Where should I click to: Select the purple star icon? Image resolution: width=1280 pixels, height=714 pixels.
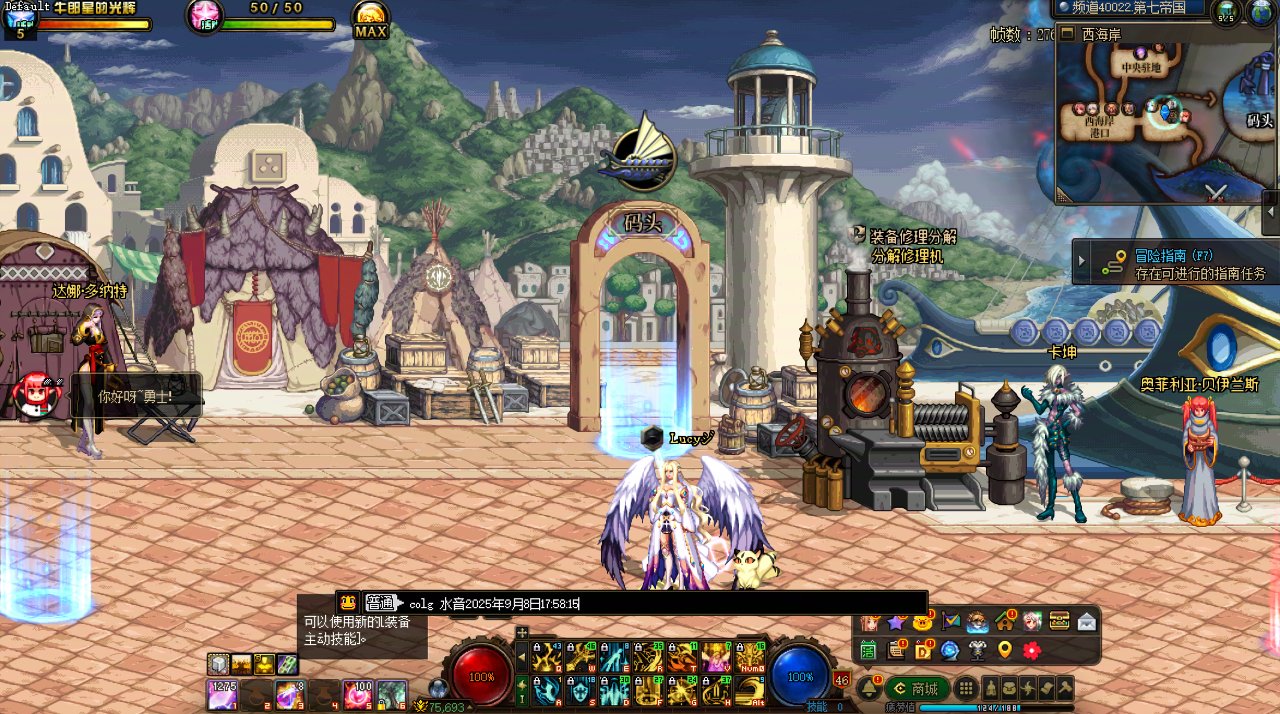click(x=897, y=622)
